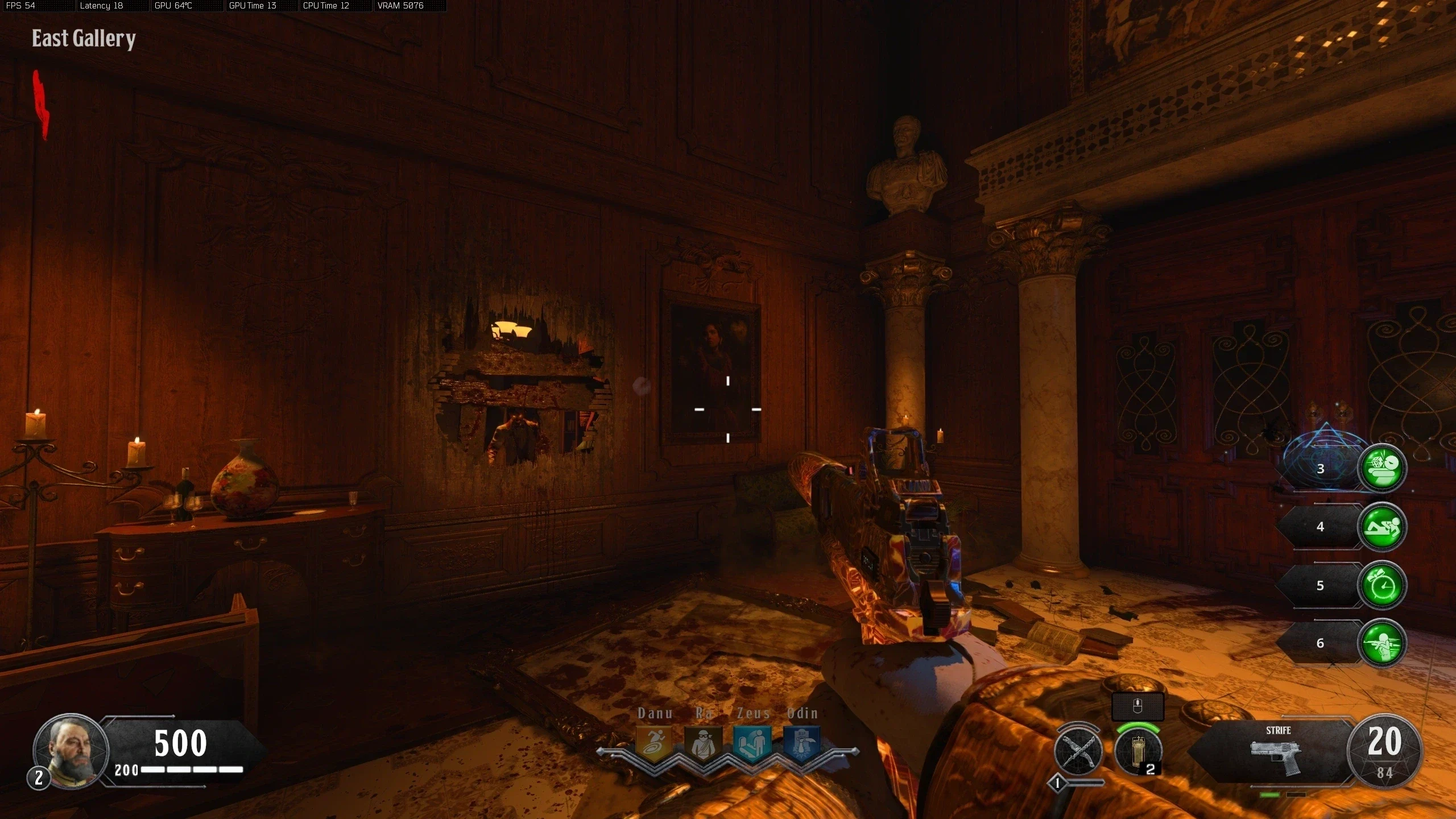The image size is (1456, 819).
Task: Select the gold canister equipment slot
Action: pyautogui.click(x=1138, y=751)
